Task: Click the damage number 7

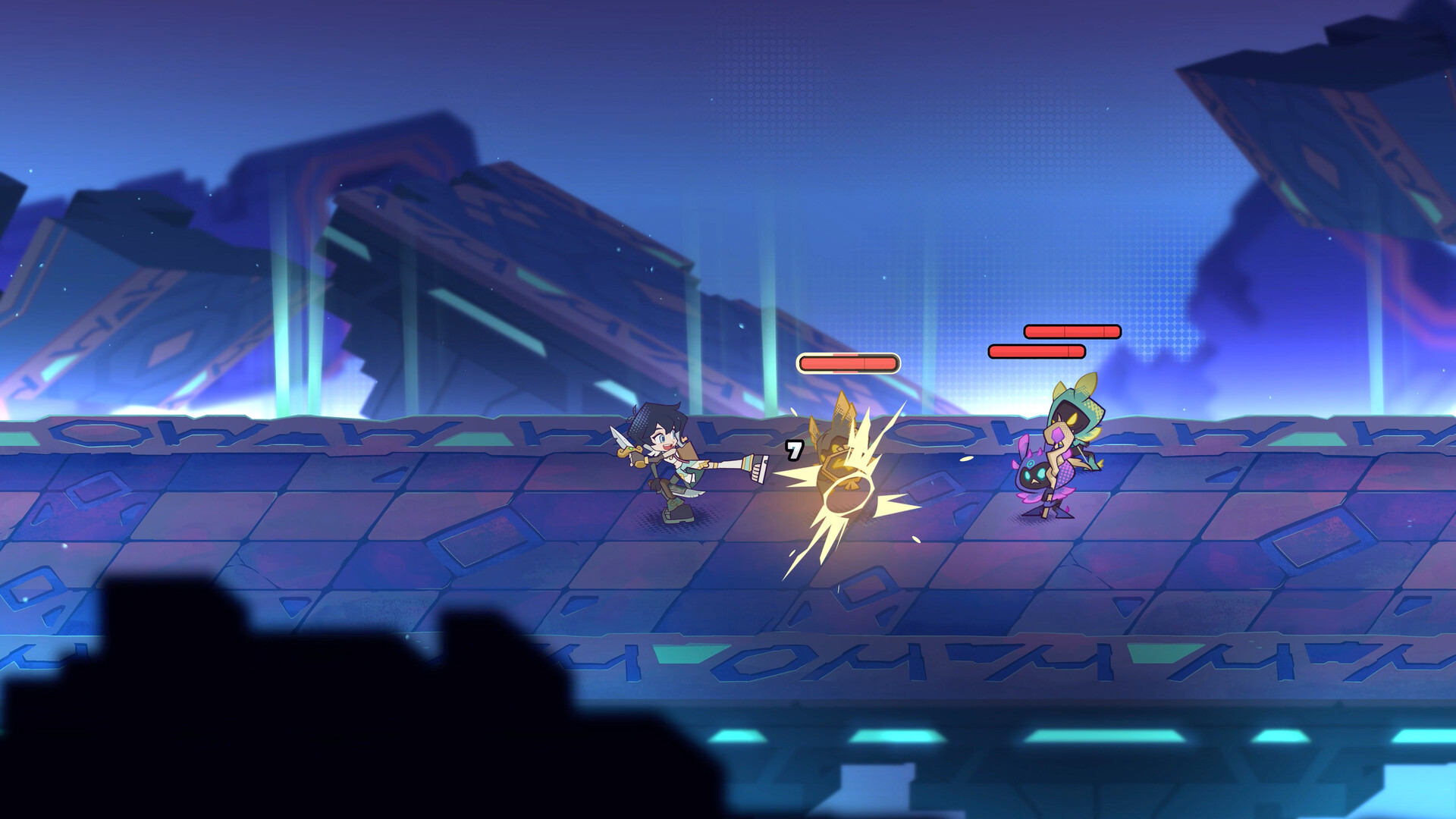Action: point(792,450)
